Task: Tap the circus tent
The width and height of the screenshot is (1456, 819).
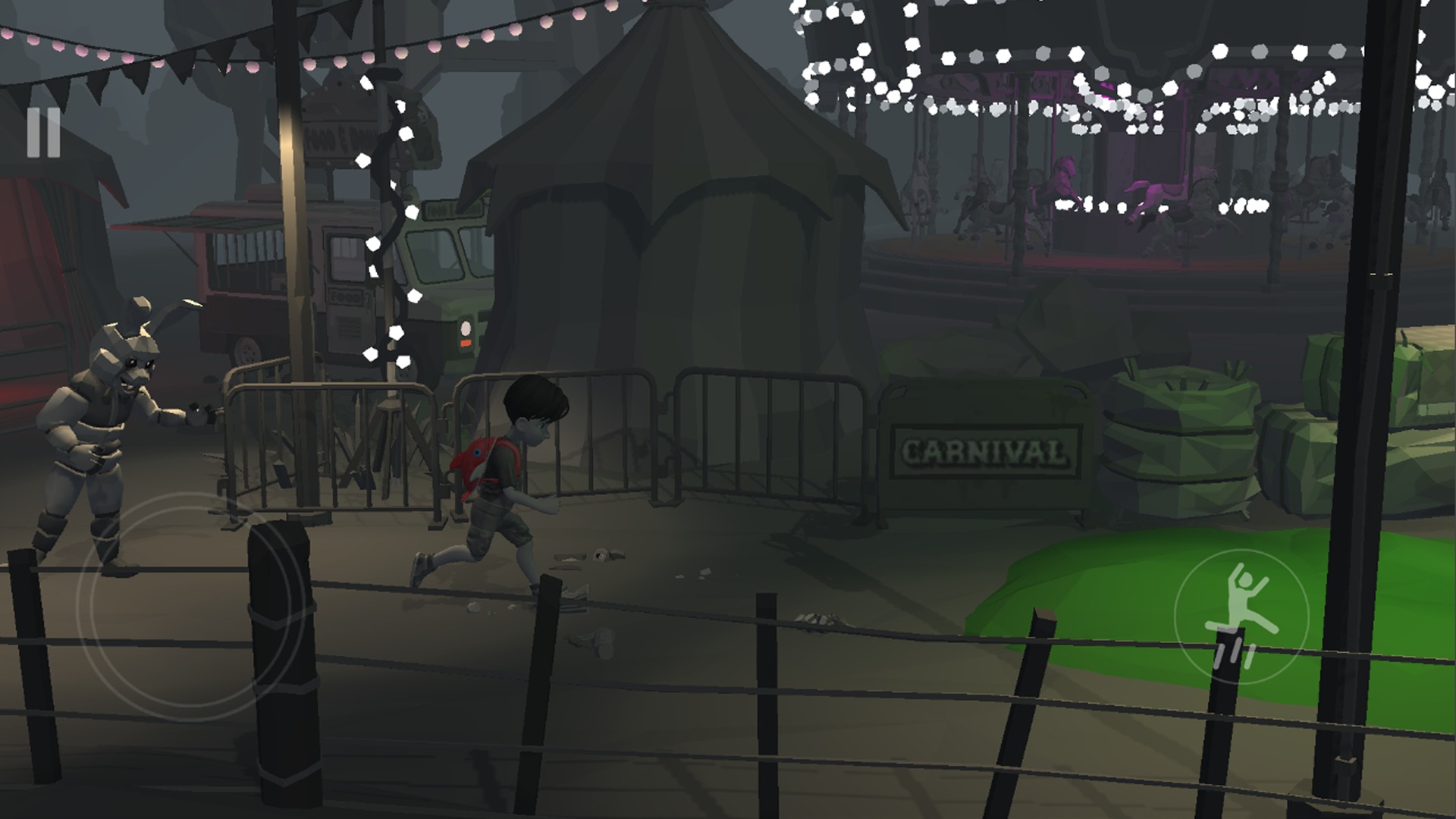Action: click(682, 227)
